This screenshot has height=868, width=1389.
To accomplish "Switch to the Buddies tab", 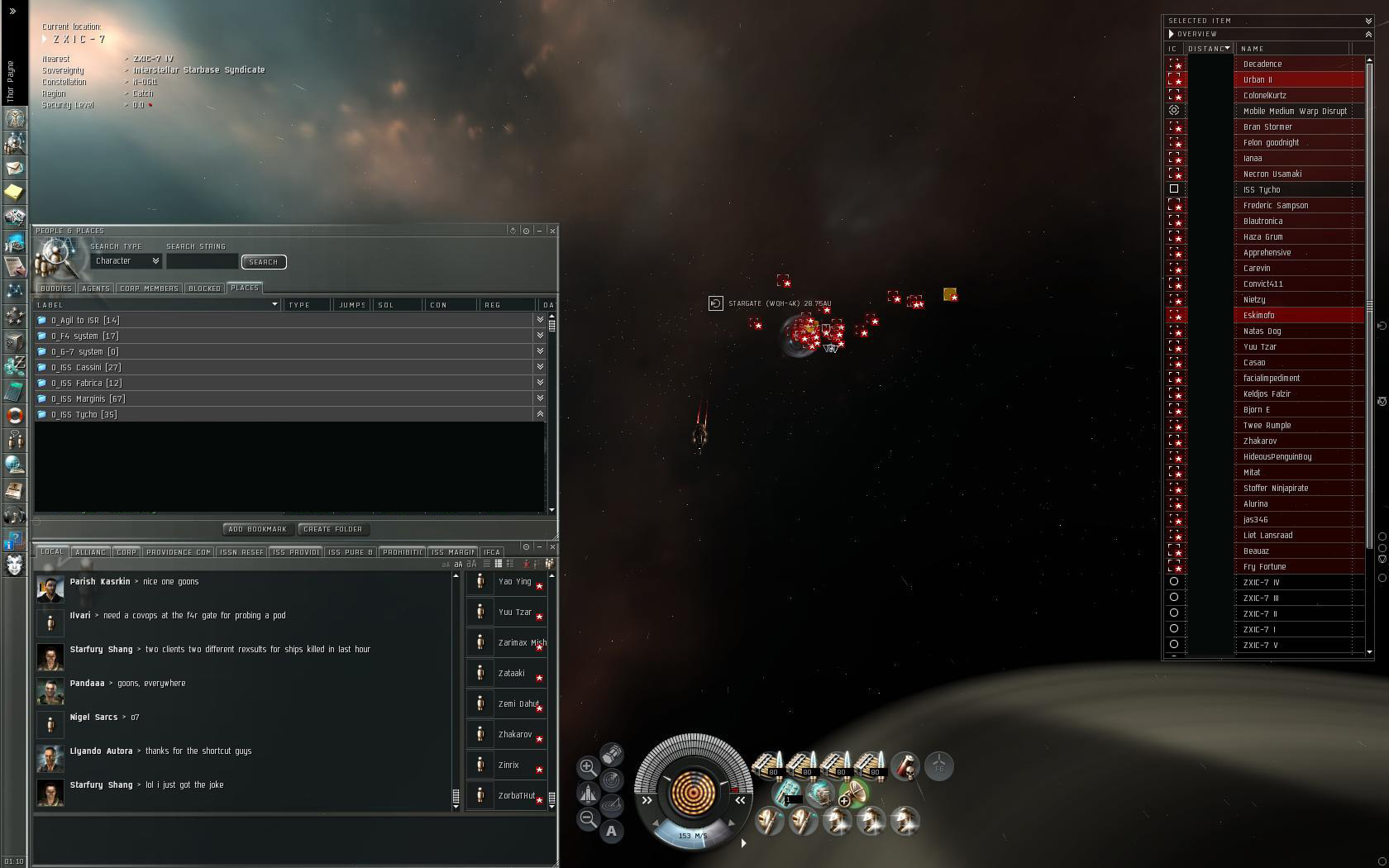I will point(55,289).
